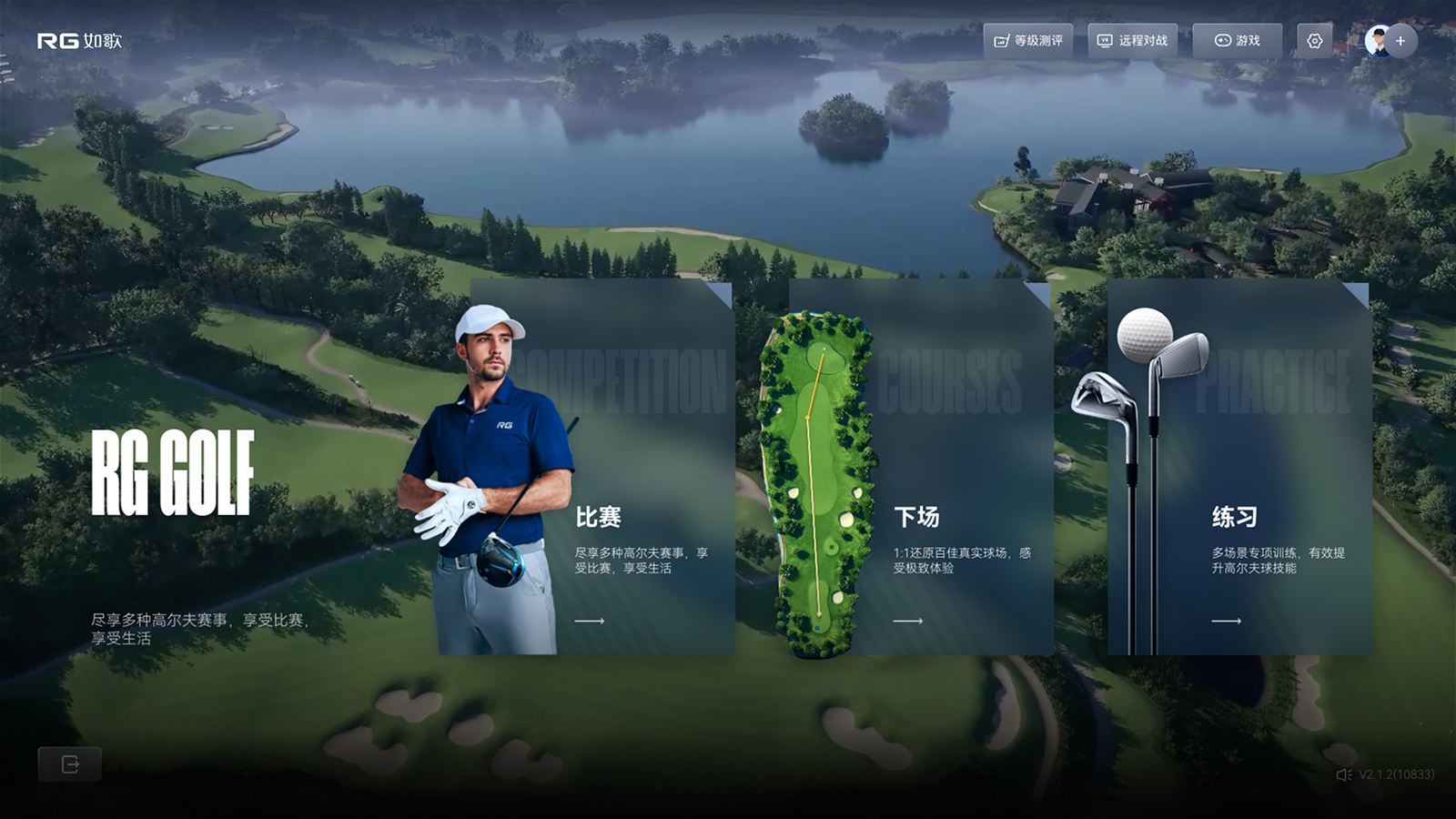Toggle the sound speaker icon
This screenshot has width=1456, height=819.
click(1343, 774)
